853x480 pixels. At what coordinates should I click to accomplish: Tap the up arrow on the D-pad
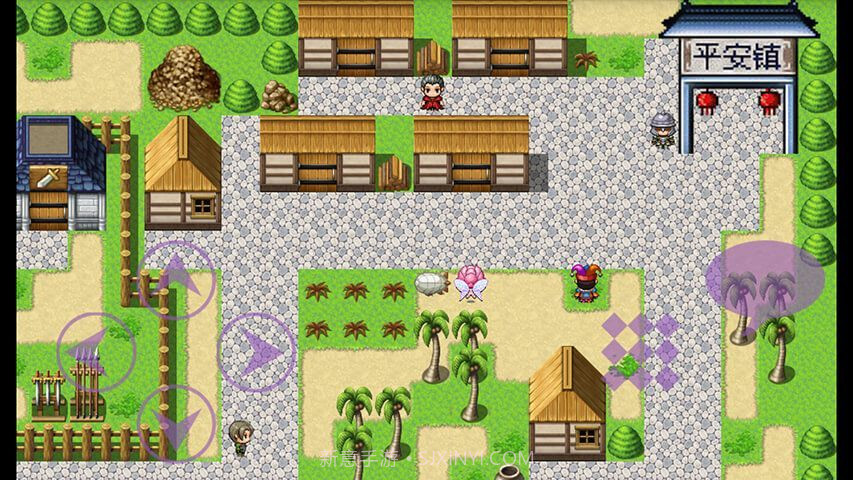pos(176,279)
